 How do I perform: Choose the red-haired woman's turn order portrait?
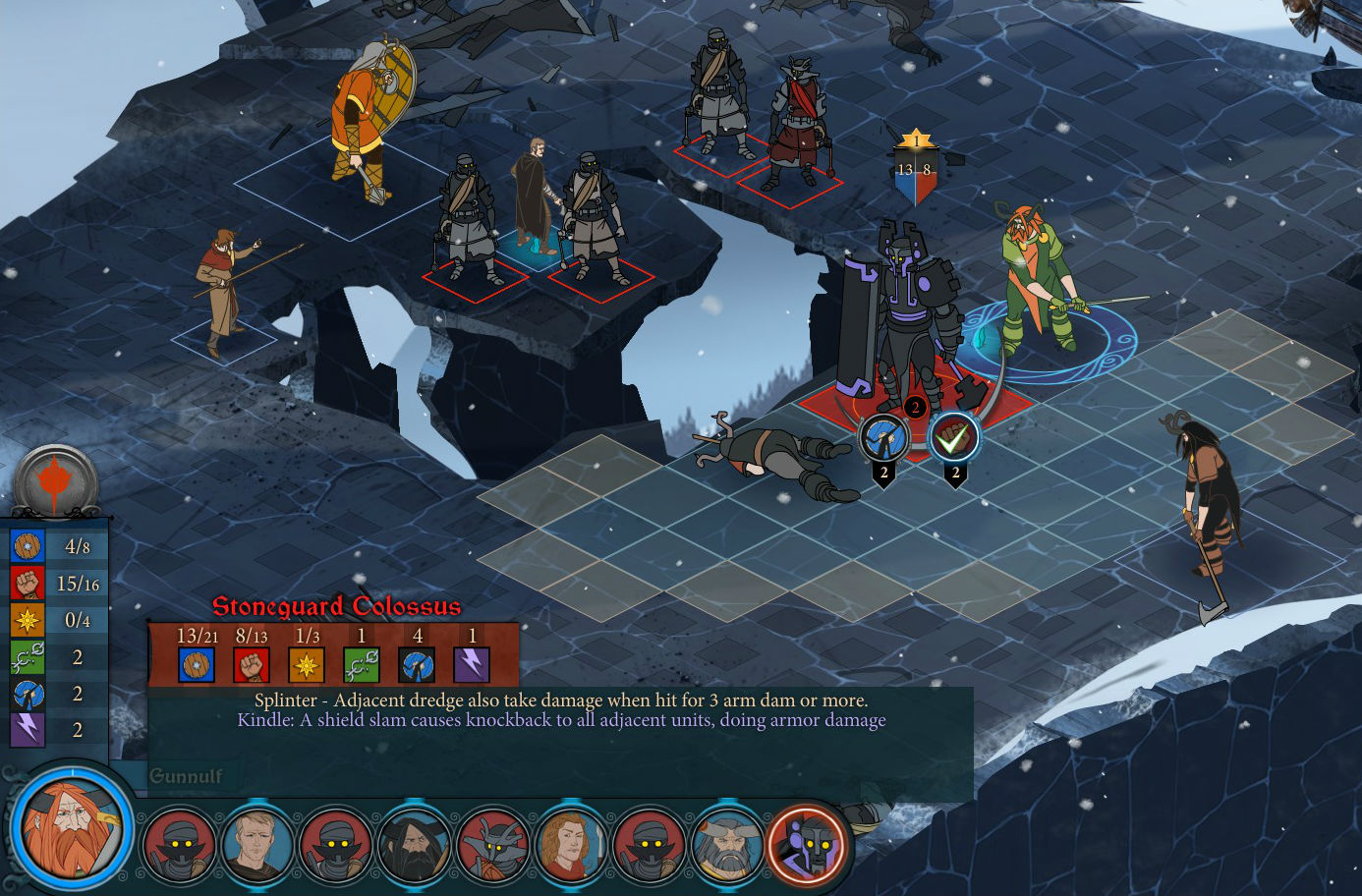tap(570, 845)
